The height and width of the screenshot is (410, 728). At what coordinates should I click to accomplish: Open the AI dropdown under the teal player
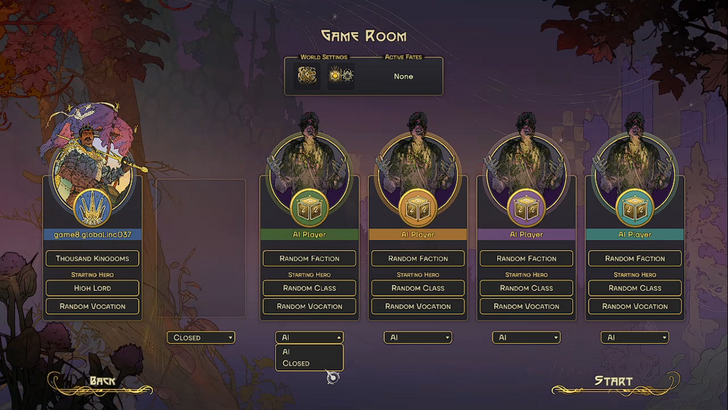[x=634, y=338]
